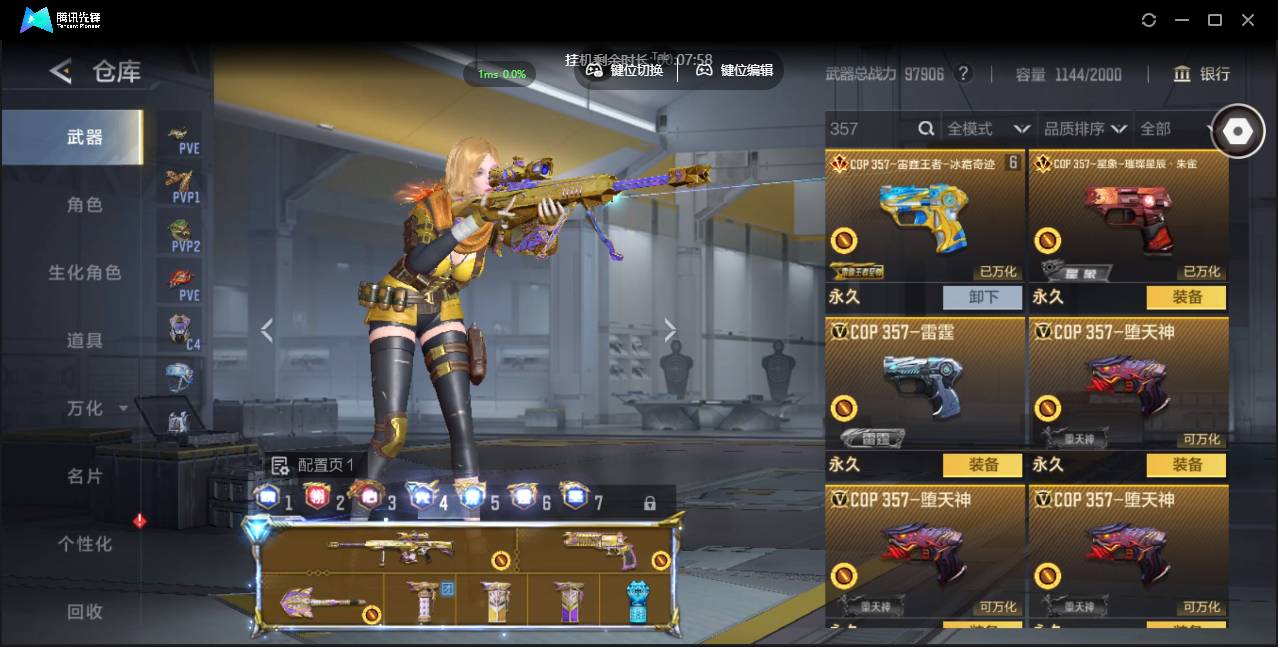Viewport: 1278px width, 647px height.
Task: Expand the 万化 category
Action: pyautogui.click(x=96, y=409)
